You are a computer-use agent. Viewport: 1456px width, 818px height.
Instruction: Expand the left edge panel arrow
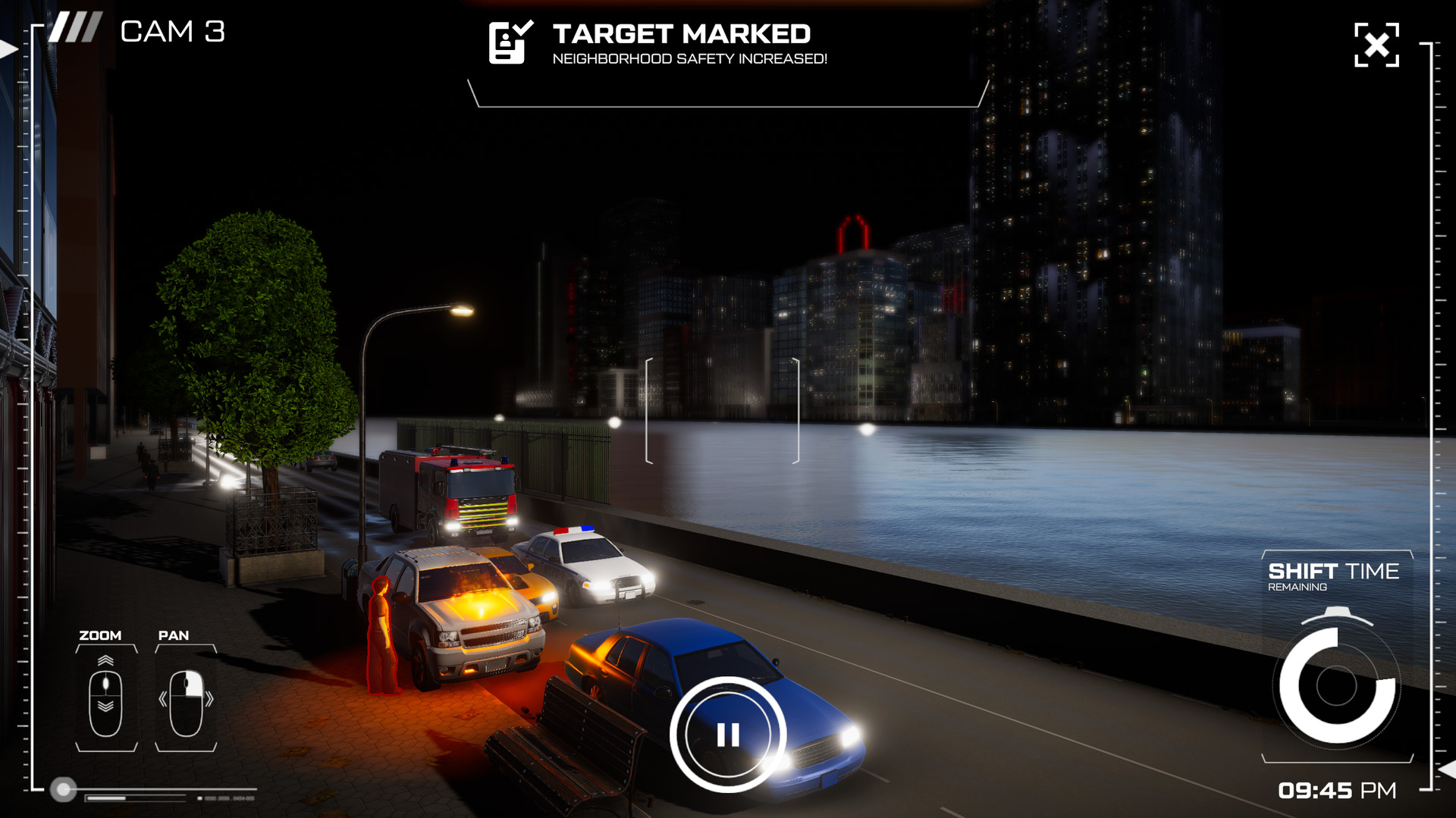point(8,49)
